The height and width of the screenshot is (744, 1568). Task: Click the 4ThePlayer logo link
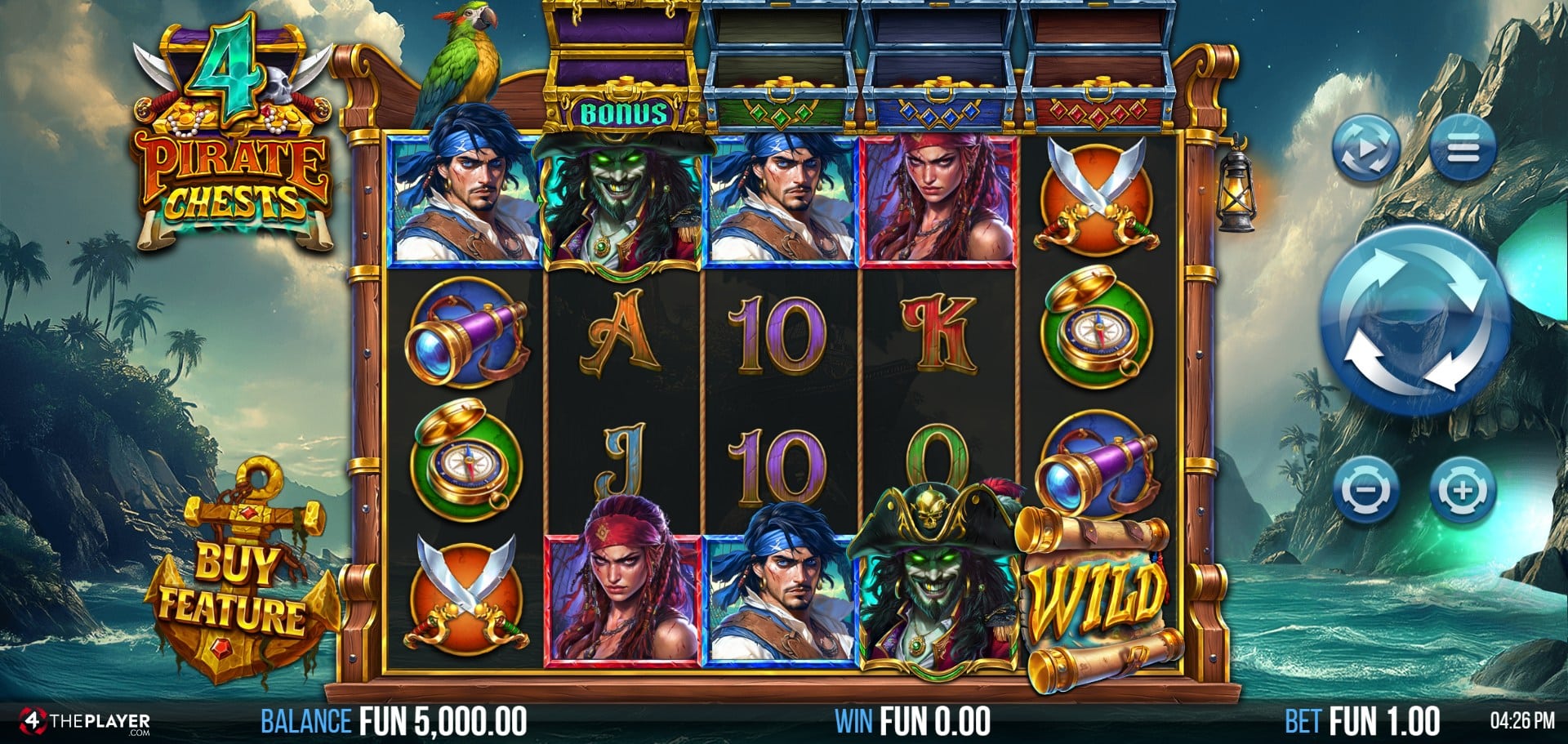85,723
